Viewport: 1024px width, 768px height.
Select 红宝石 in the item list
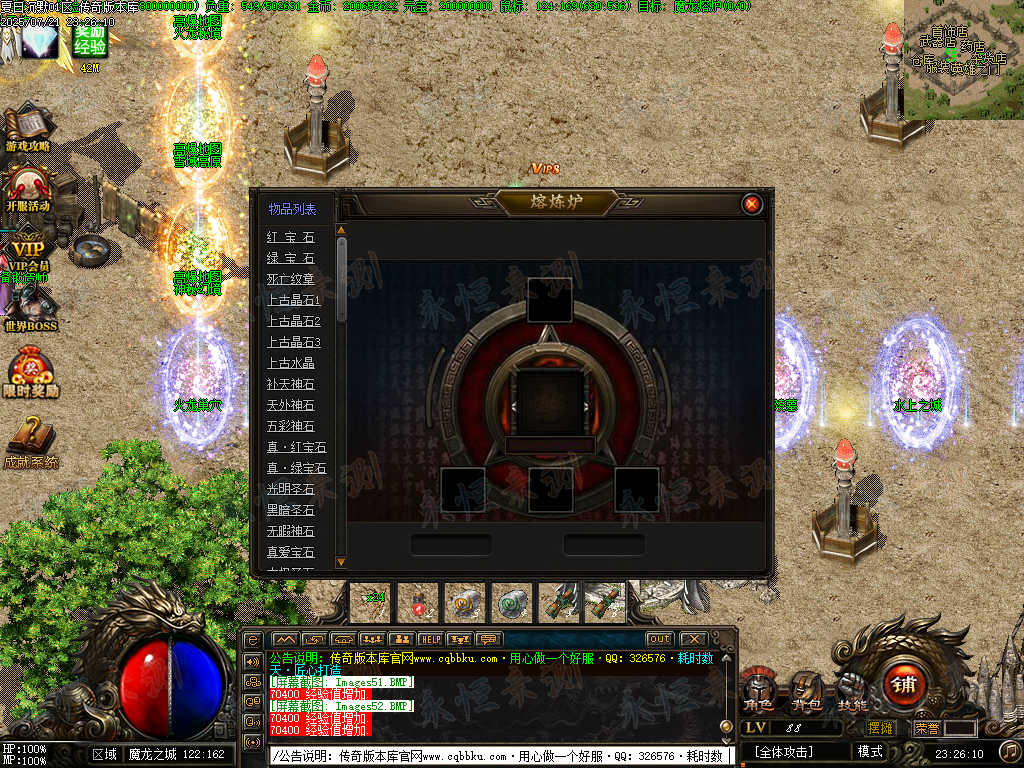290,237
